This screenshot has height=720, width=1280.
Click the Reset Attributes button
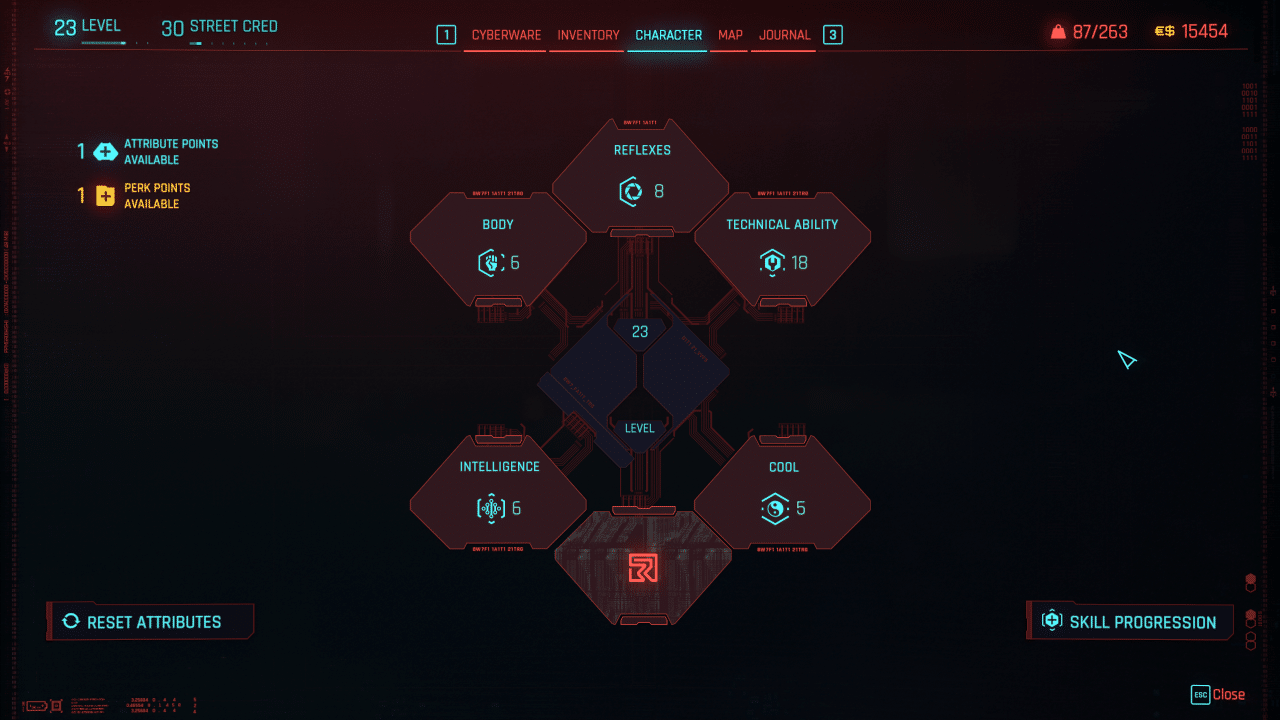(x=150, y=621)
